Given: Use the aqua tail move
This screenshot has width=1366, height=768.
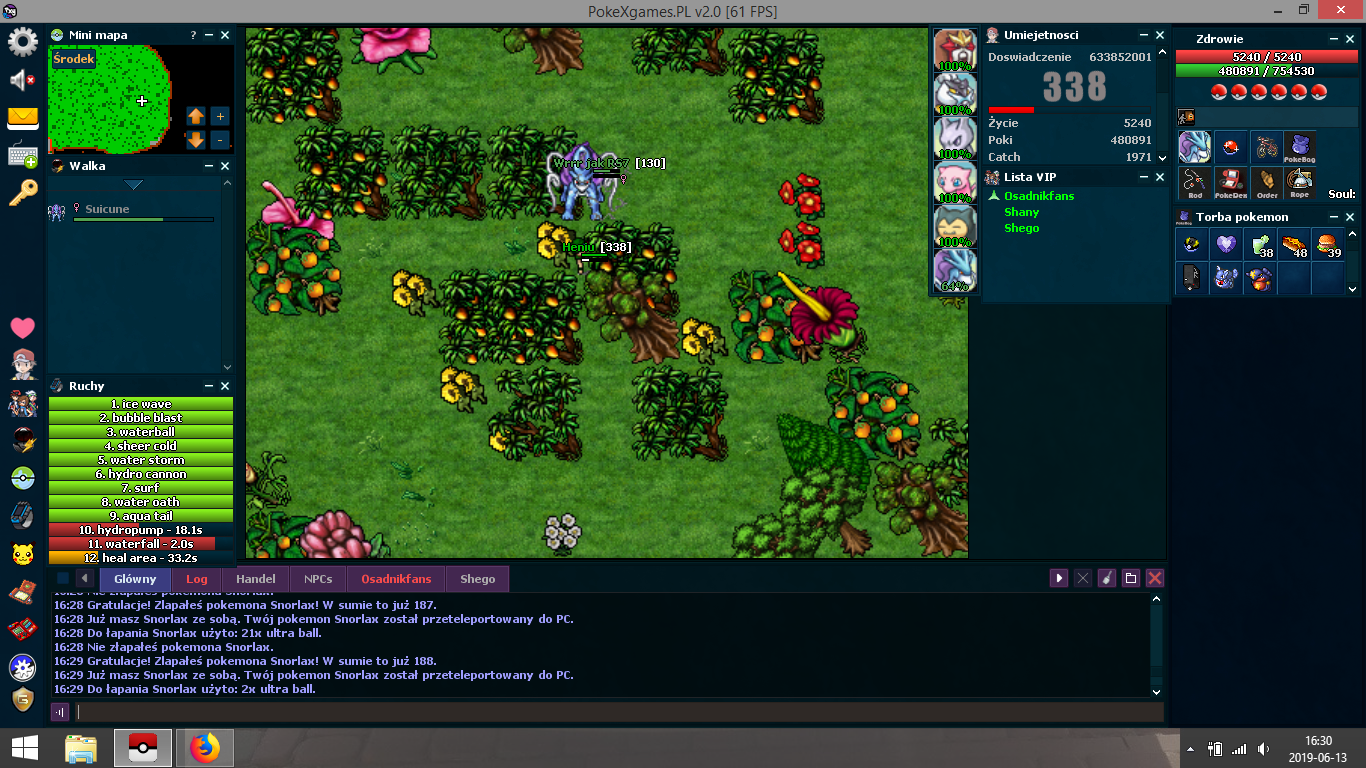Looking at the screenshot, I should pyautogui.click(x=141, y=516).
